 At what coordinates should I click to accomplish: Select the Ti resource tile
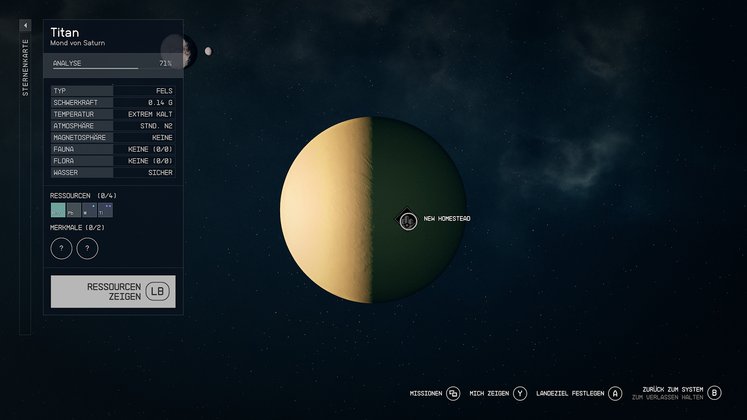click(x=105, y=211)
